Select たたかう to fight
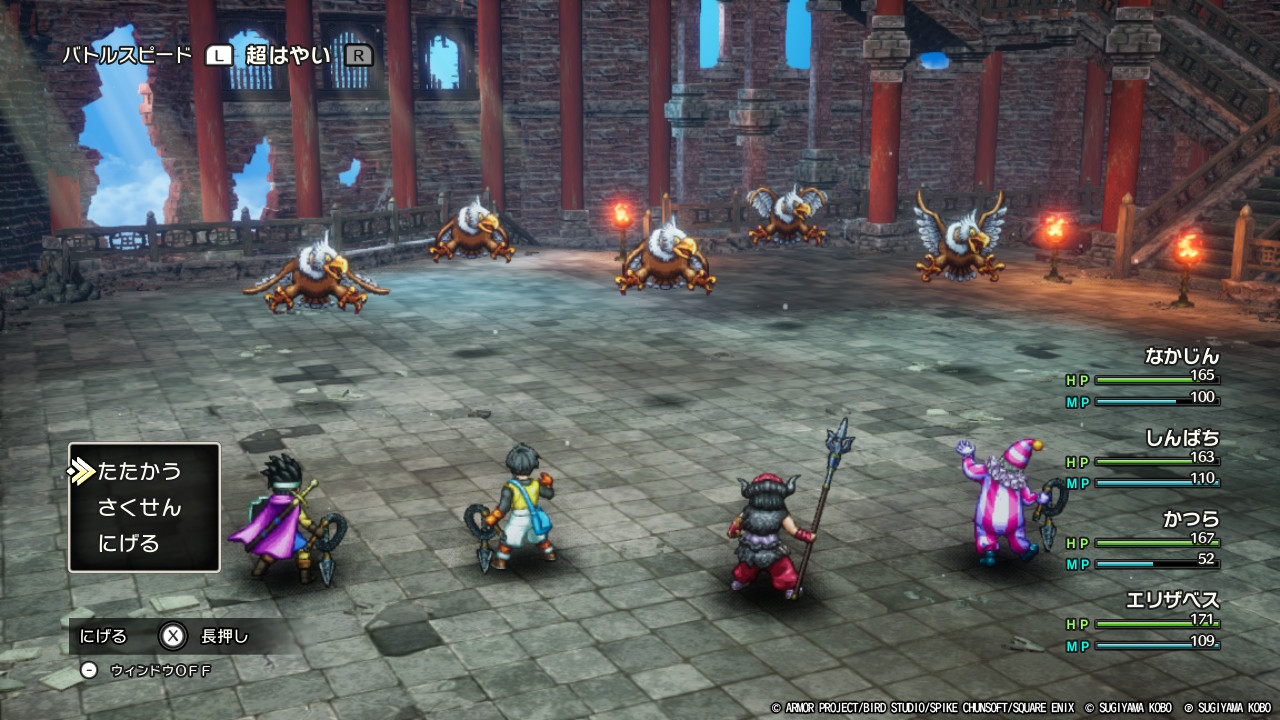This screenshot has width=1280, height=720. [140, 471]
